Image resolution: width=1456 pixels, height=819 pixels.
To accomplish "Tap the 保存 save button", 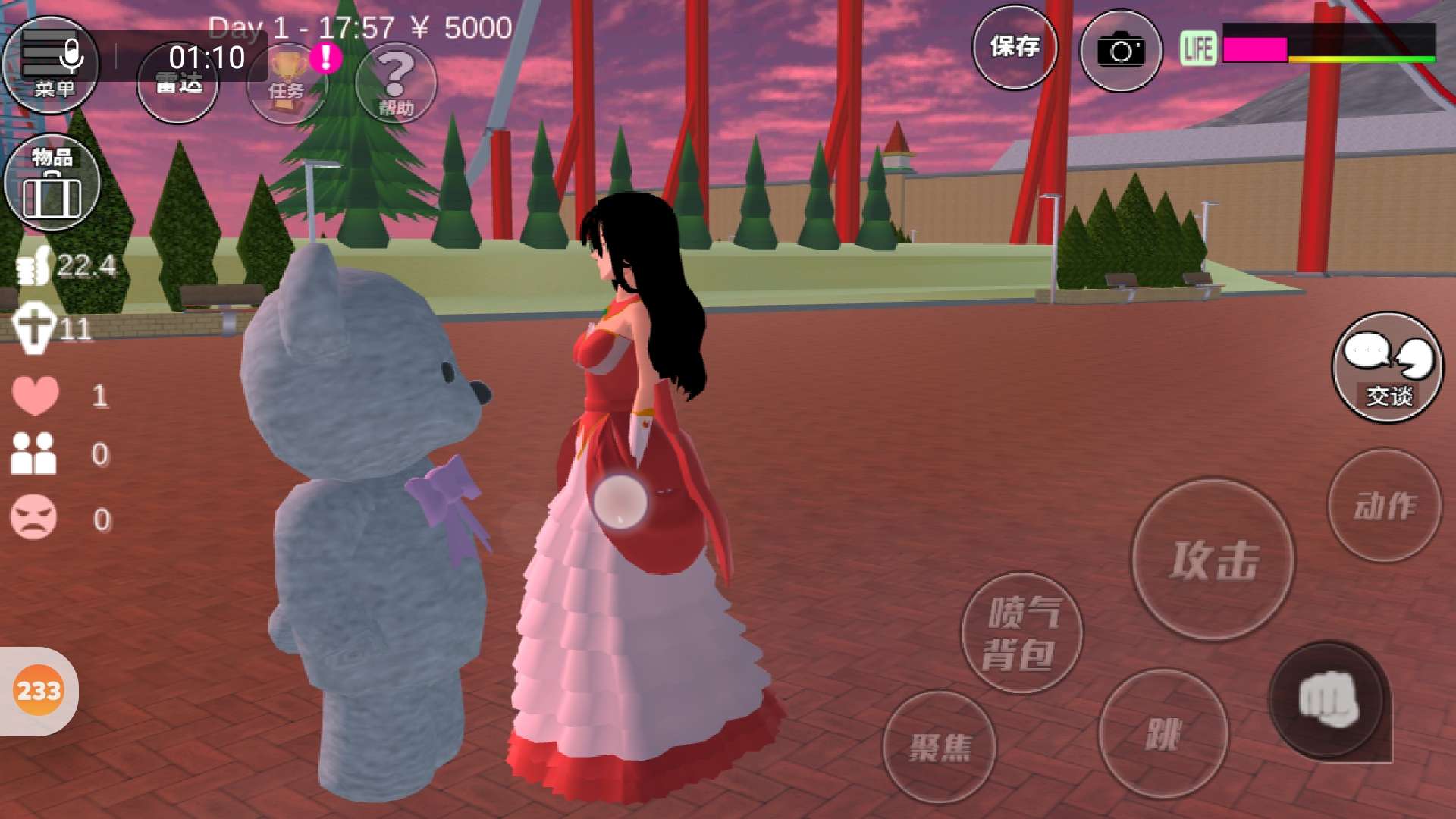I will (1015, 48).
